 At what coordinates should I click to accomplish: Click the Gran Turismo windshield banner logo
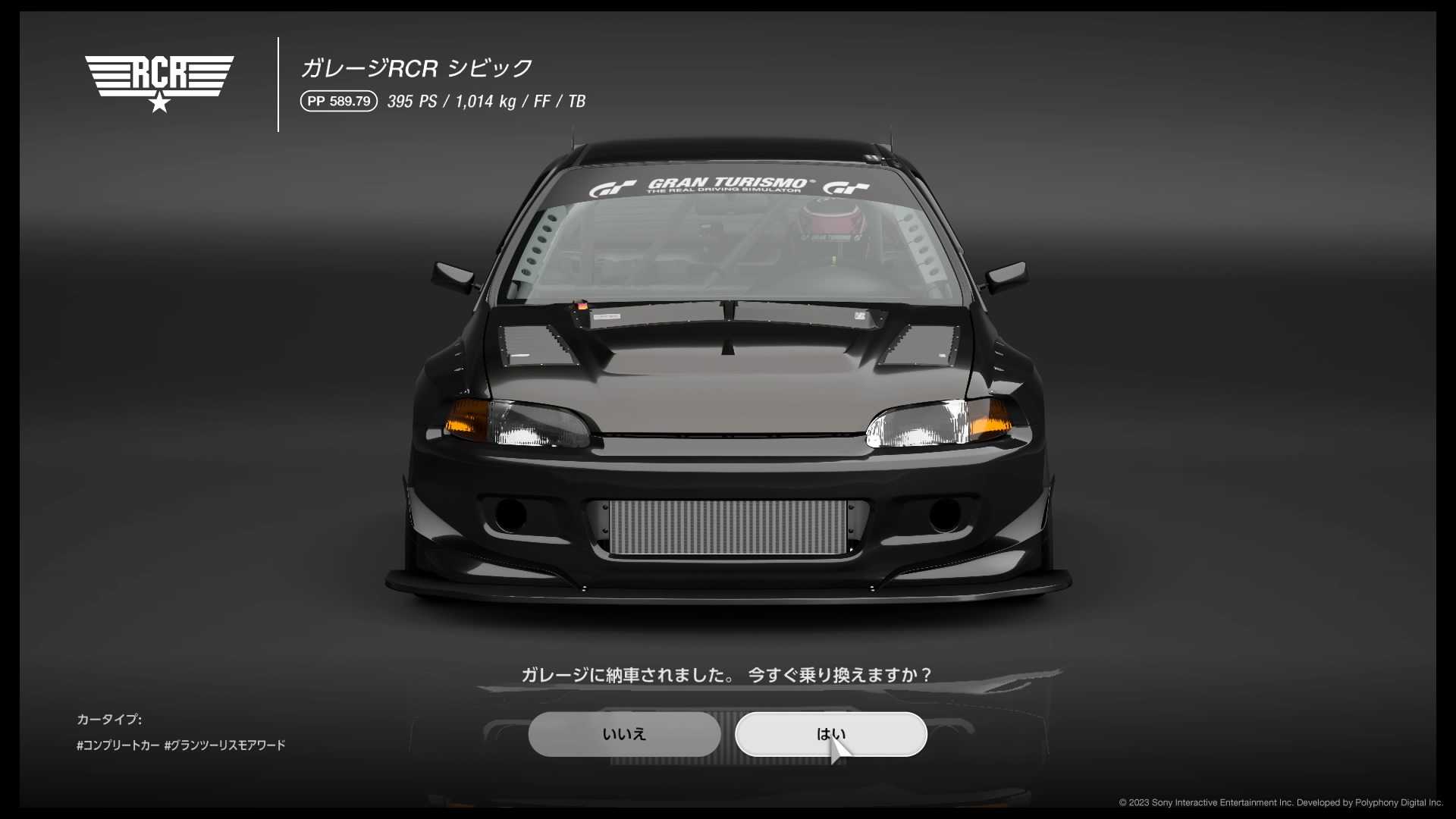coord(726,183)
